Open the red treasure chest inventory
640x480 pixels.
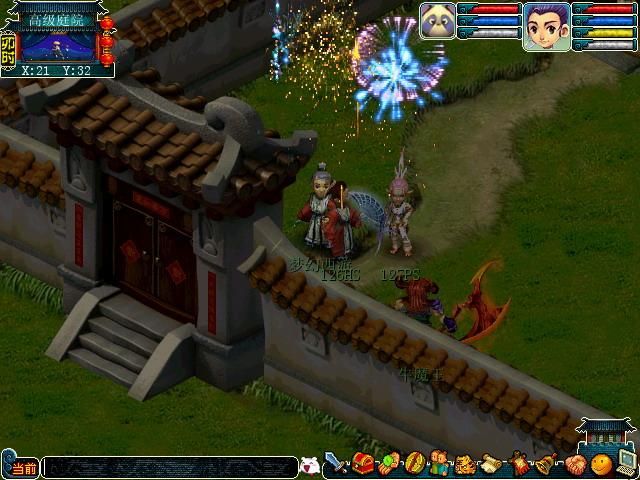363,464
